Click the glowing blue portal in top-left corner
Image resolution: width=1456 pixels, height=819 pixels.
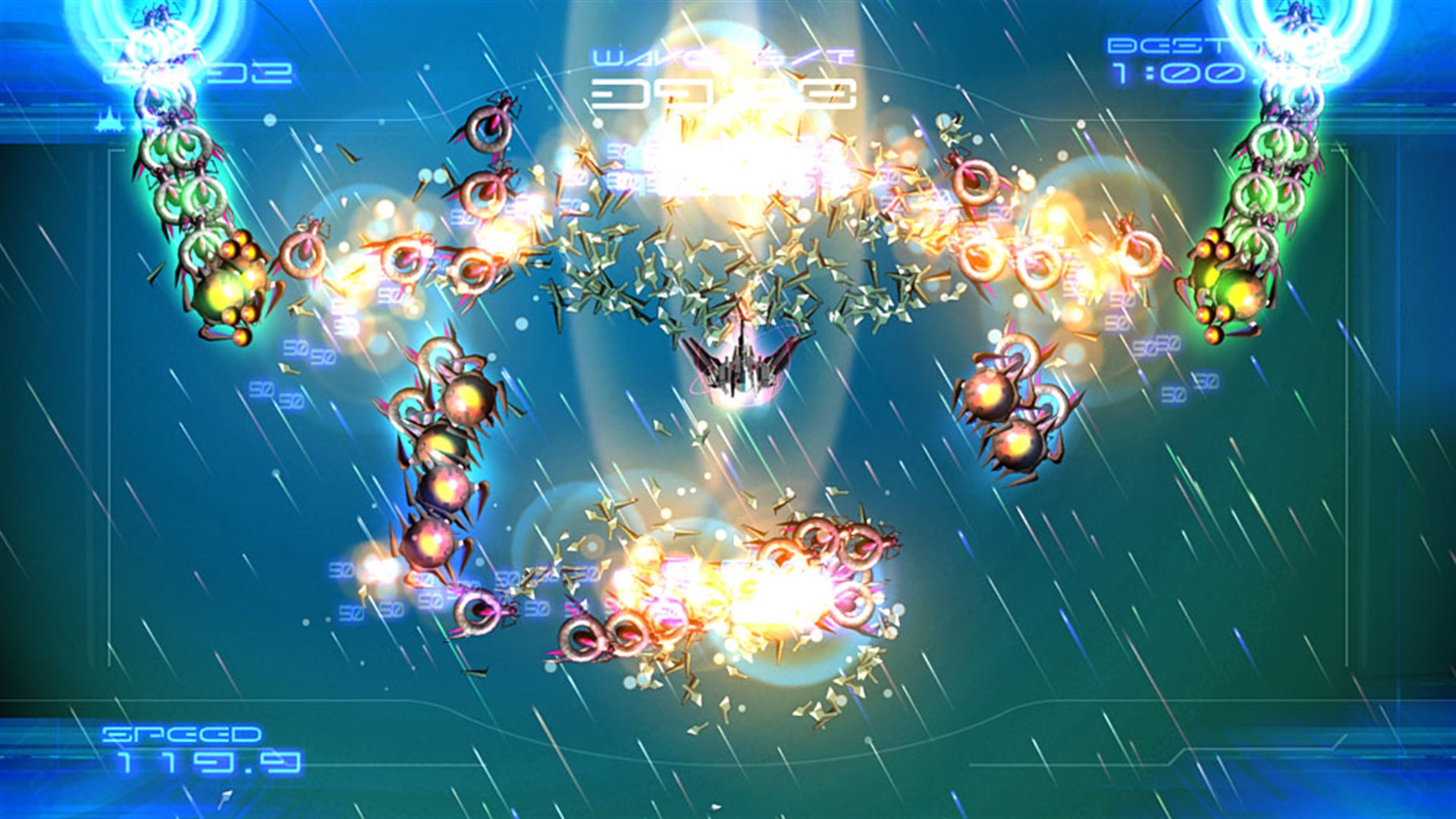tap(159, 45)
